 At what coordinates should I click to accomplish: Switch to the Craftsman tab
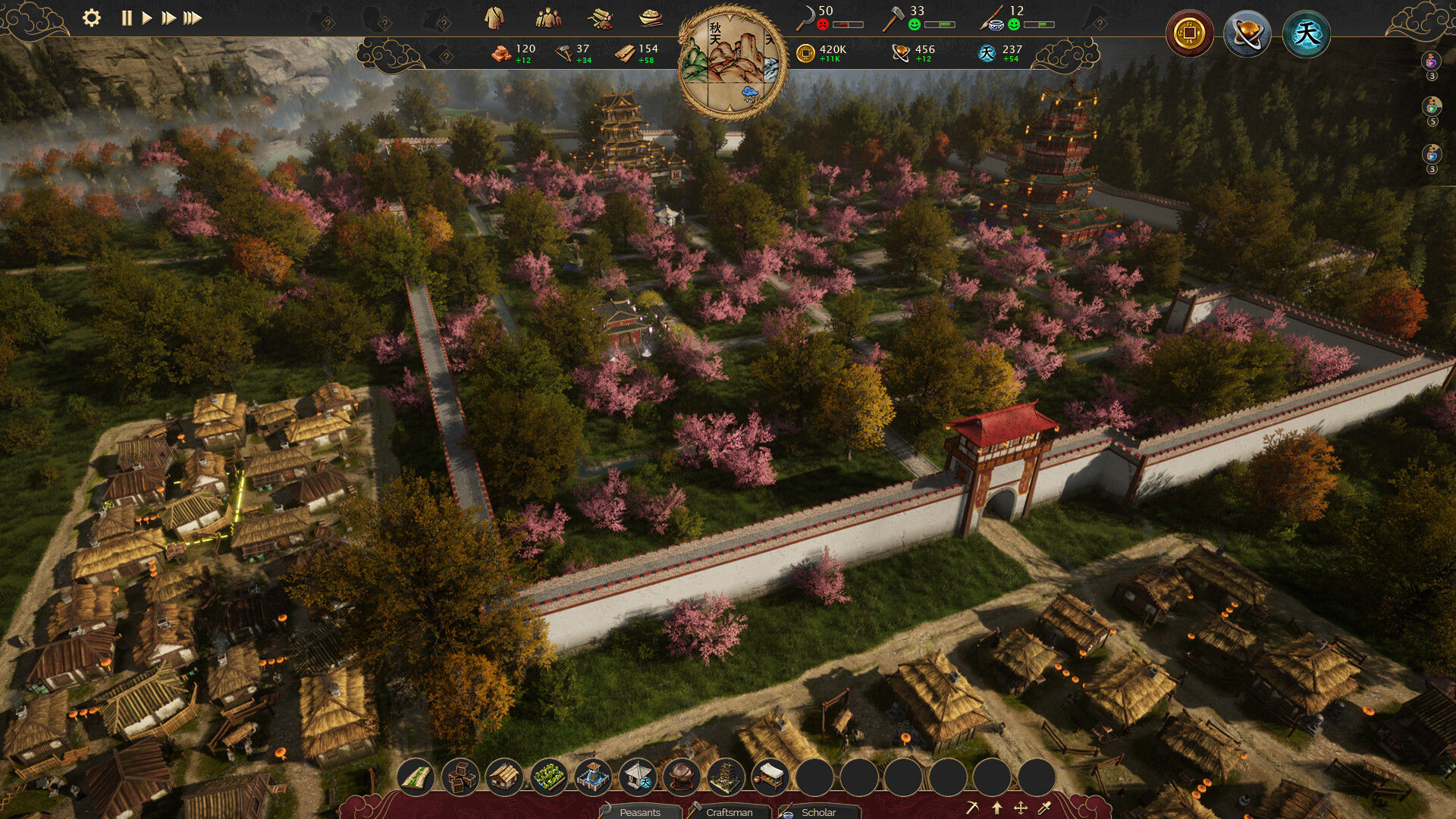pyautogui.click(x=730, y=812)
